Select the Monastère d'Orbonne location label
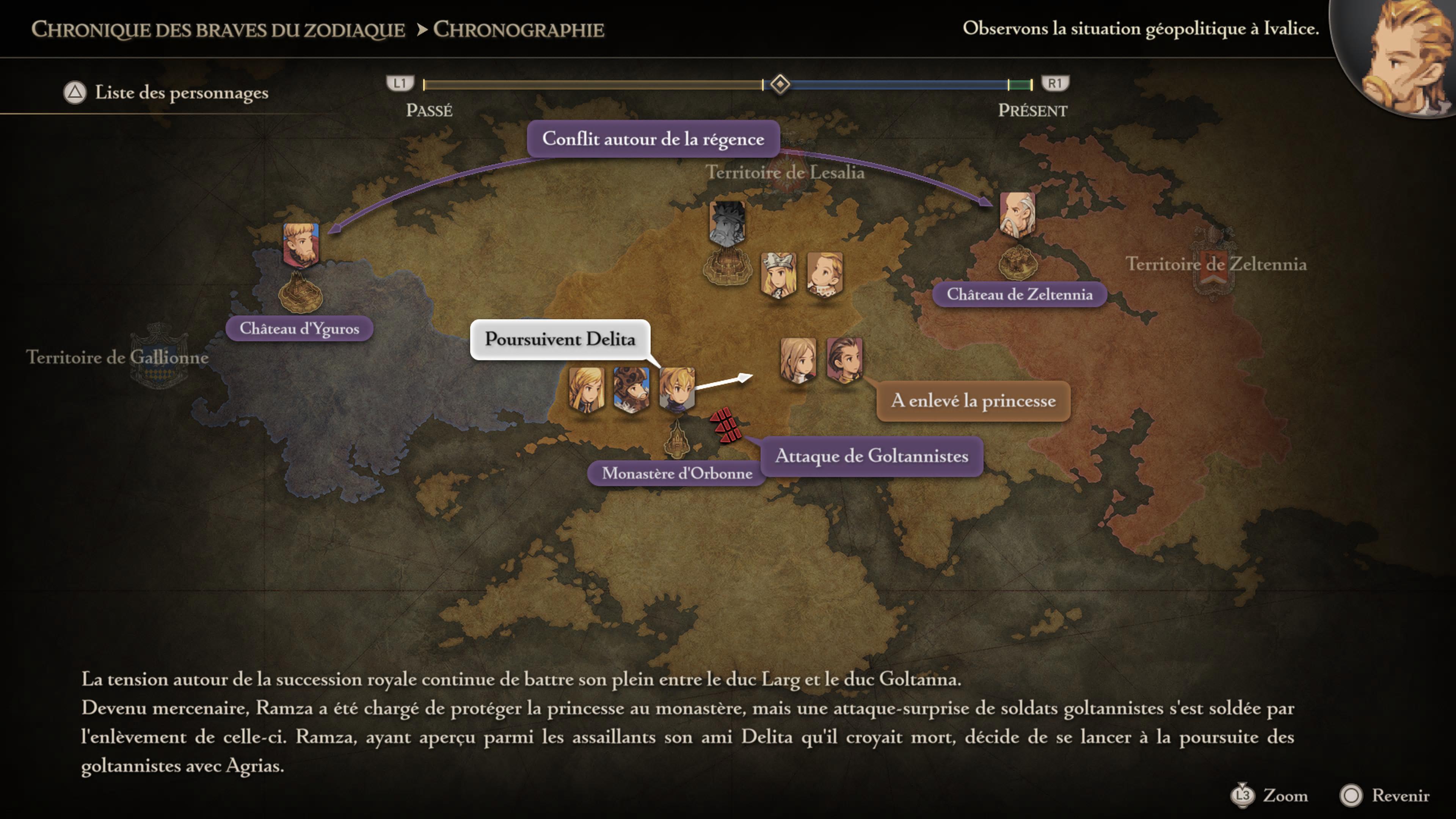The height and width of the screenshot is (819, 1456). pyautogui.click(x=676, y=473)
